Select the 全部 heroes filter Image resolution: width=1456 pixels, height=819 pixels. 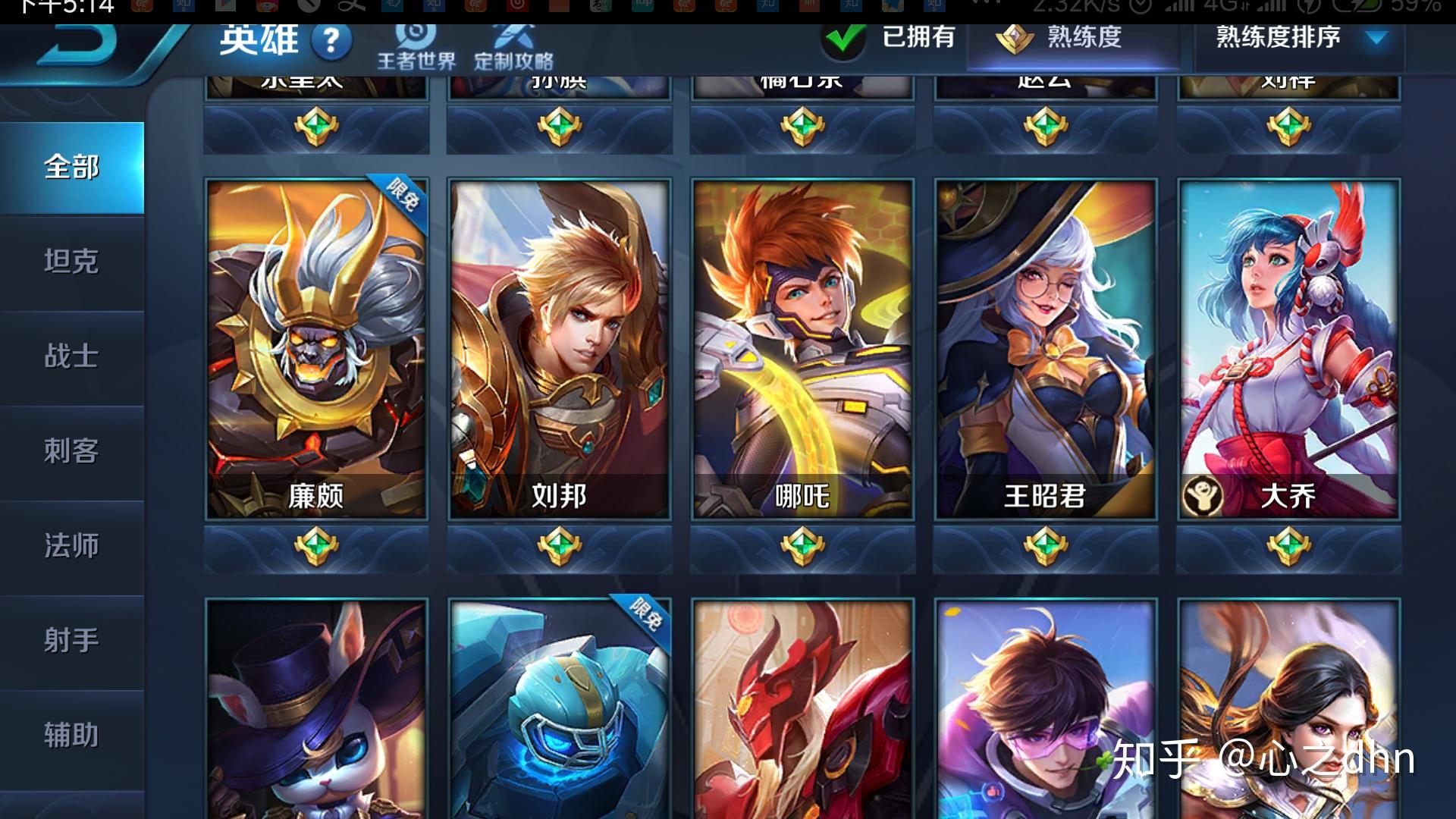[x=72, y=168]
